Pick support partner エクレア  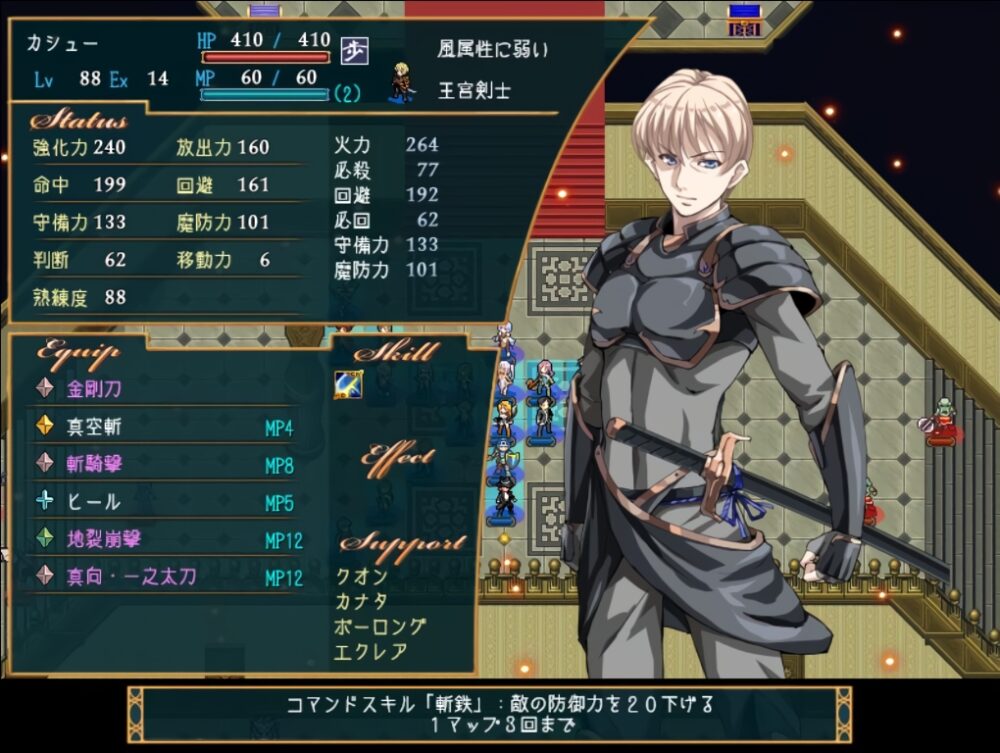[370, 653]
